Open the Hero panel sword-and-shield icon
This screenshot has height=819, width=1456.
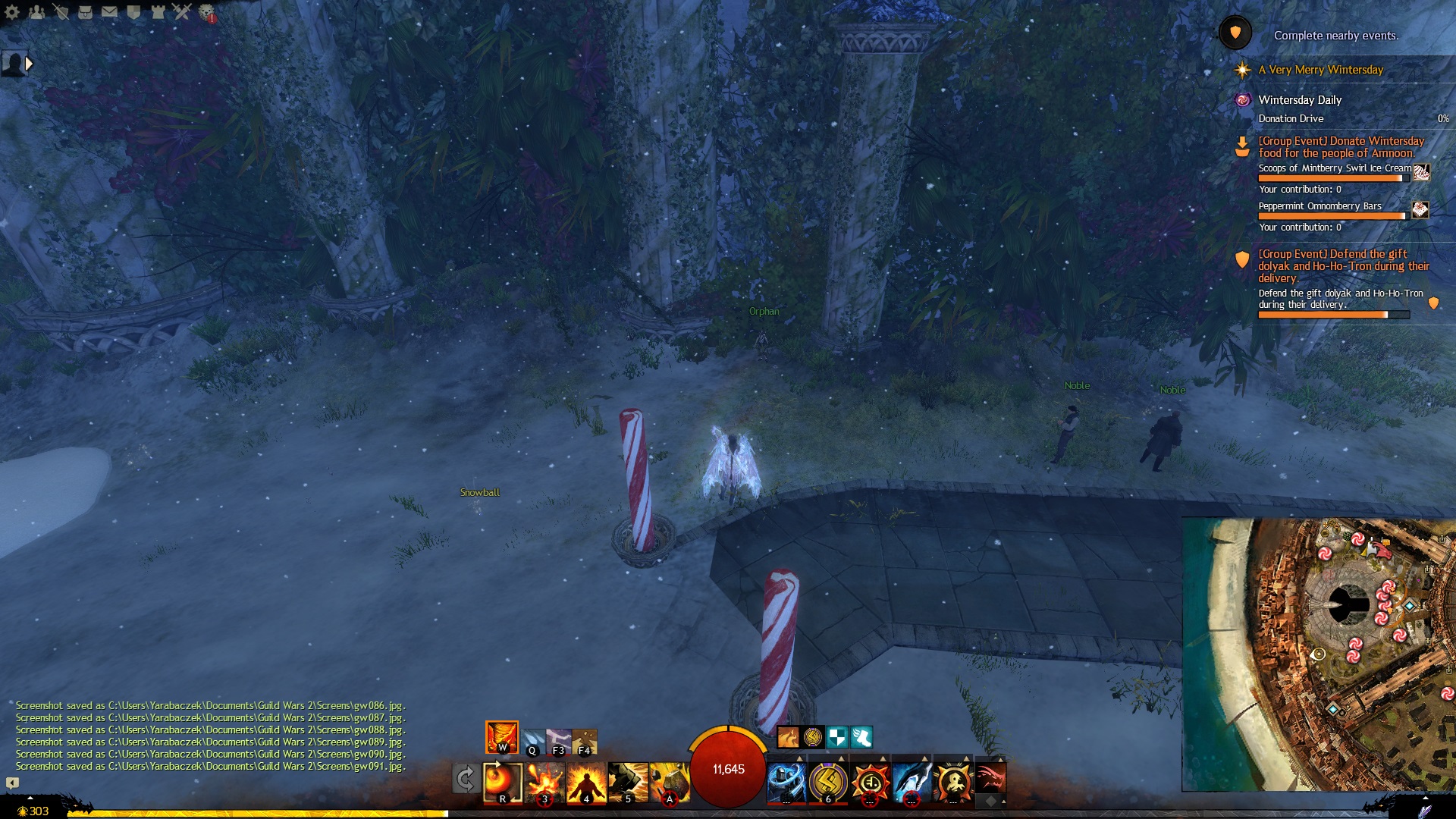click(61, 11)
